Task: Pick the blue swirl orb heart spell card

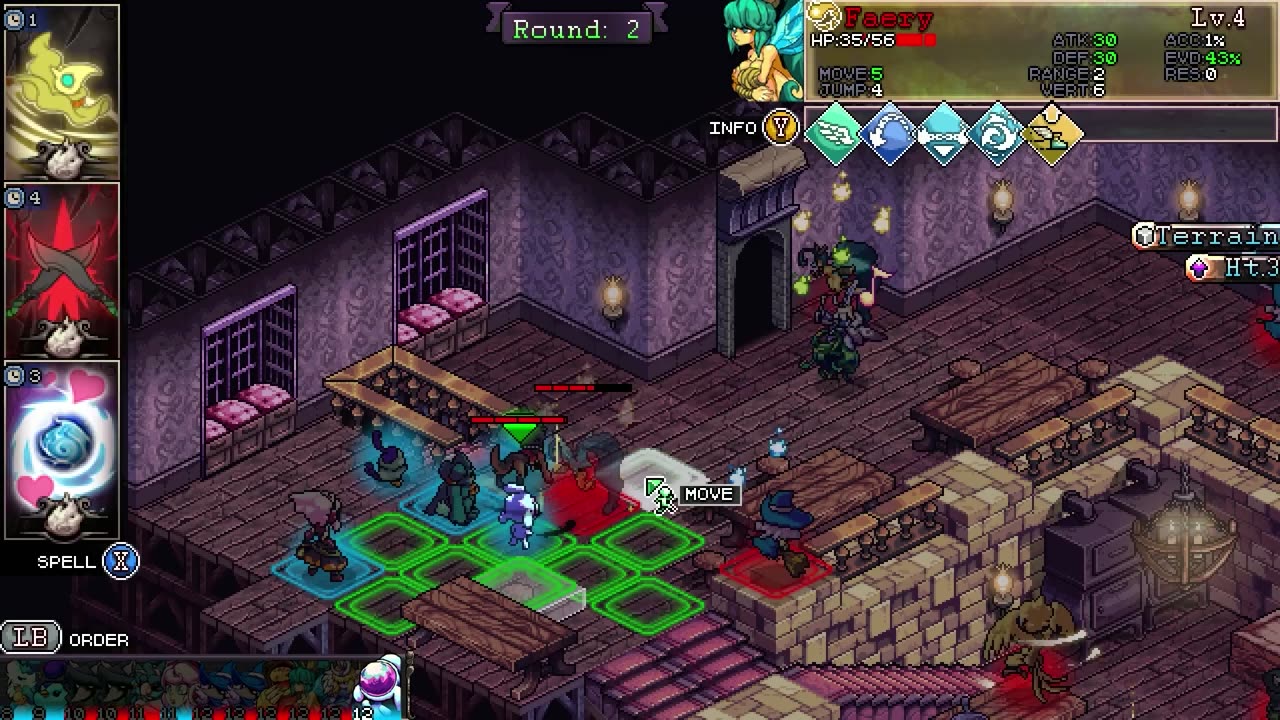Action: [x=62, y=450]
